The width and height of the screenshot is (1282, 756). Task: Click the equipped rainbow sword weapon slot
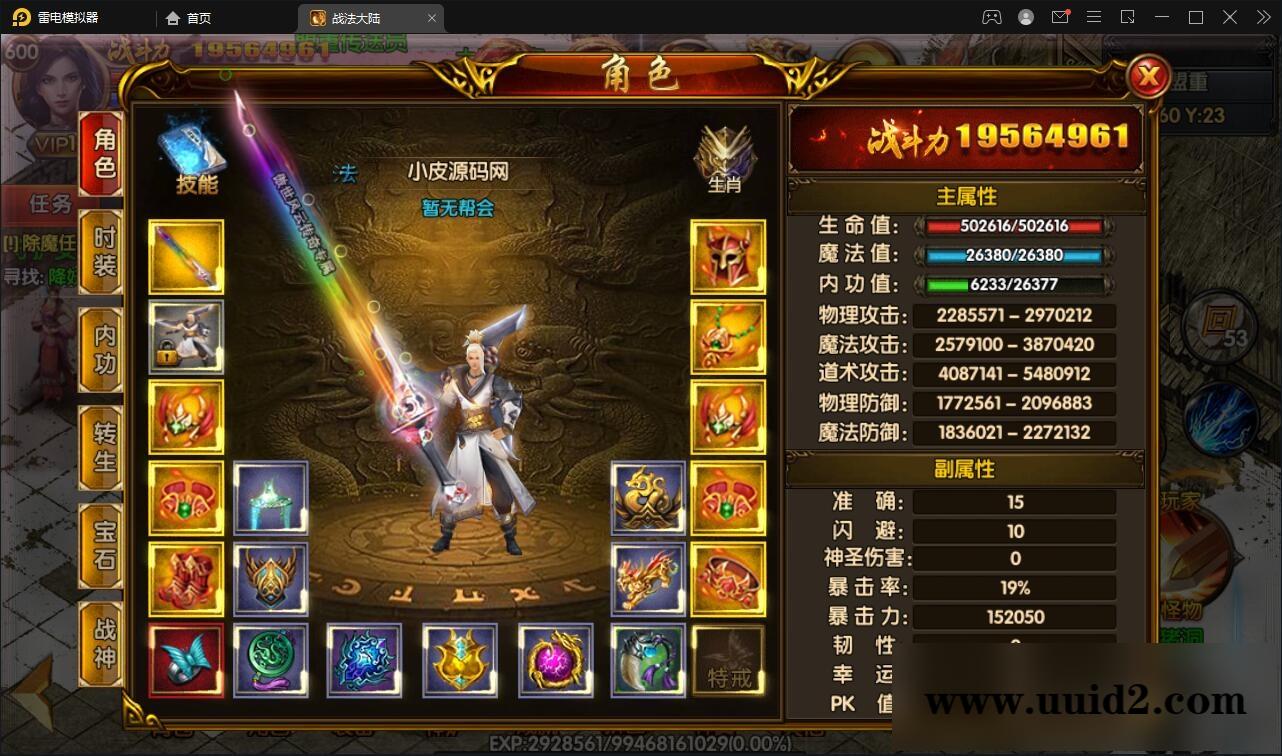pyautogui.click(x=186, y=257)
